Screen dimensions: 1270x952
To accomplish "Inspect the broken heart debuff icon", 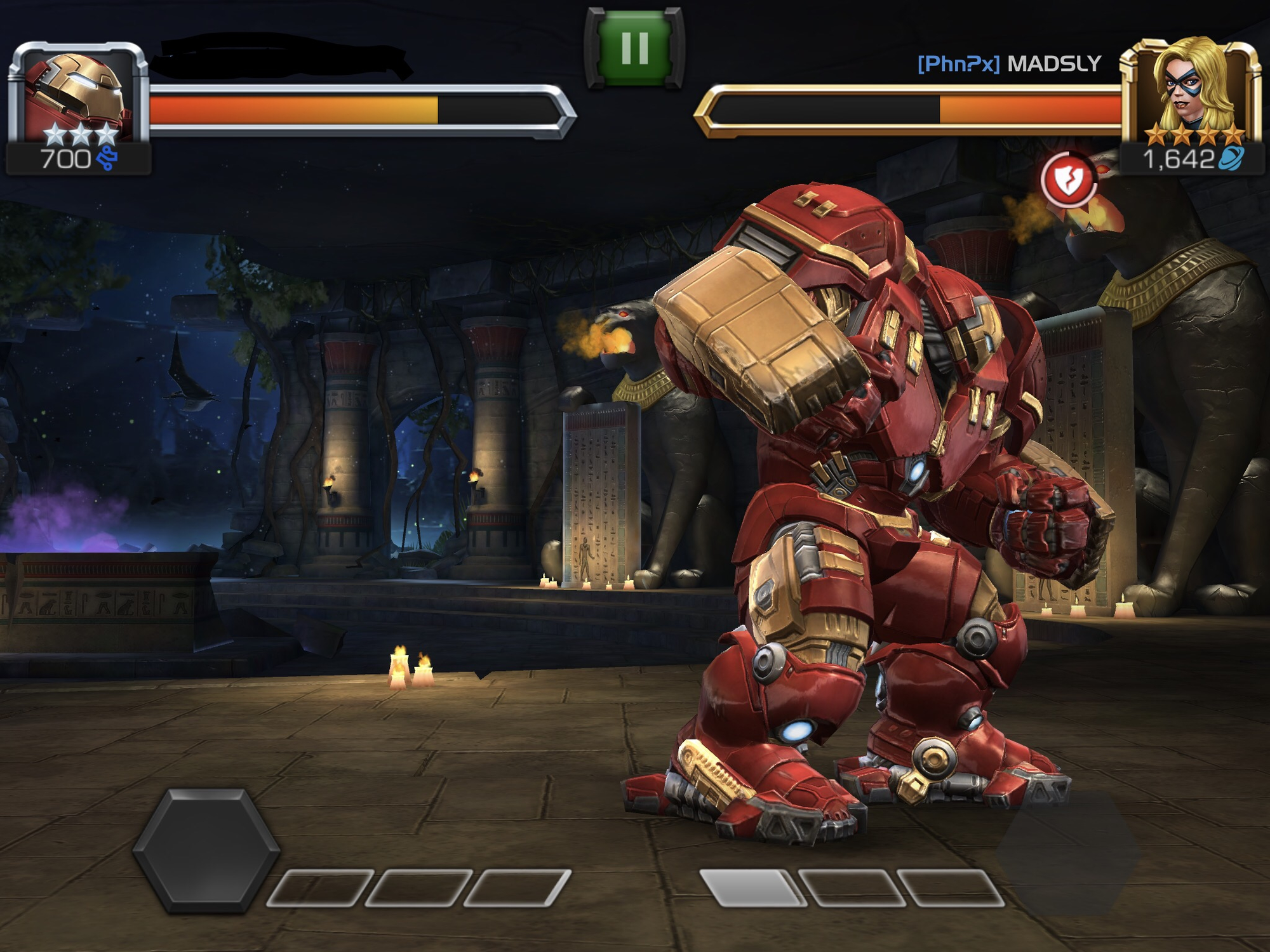I will [x=1069, y=180].
